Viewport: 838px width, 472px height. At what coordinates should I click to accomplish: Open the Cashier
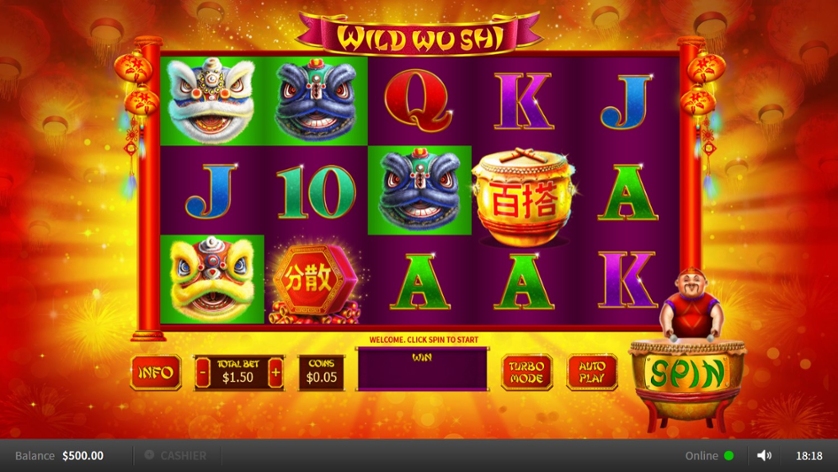[176, 456]
